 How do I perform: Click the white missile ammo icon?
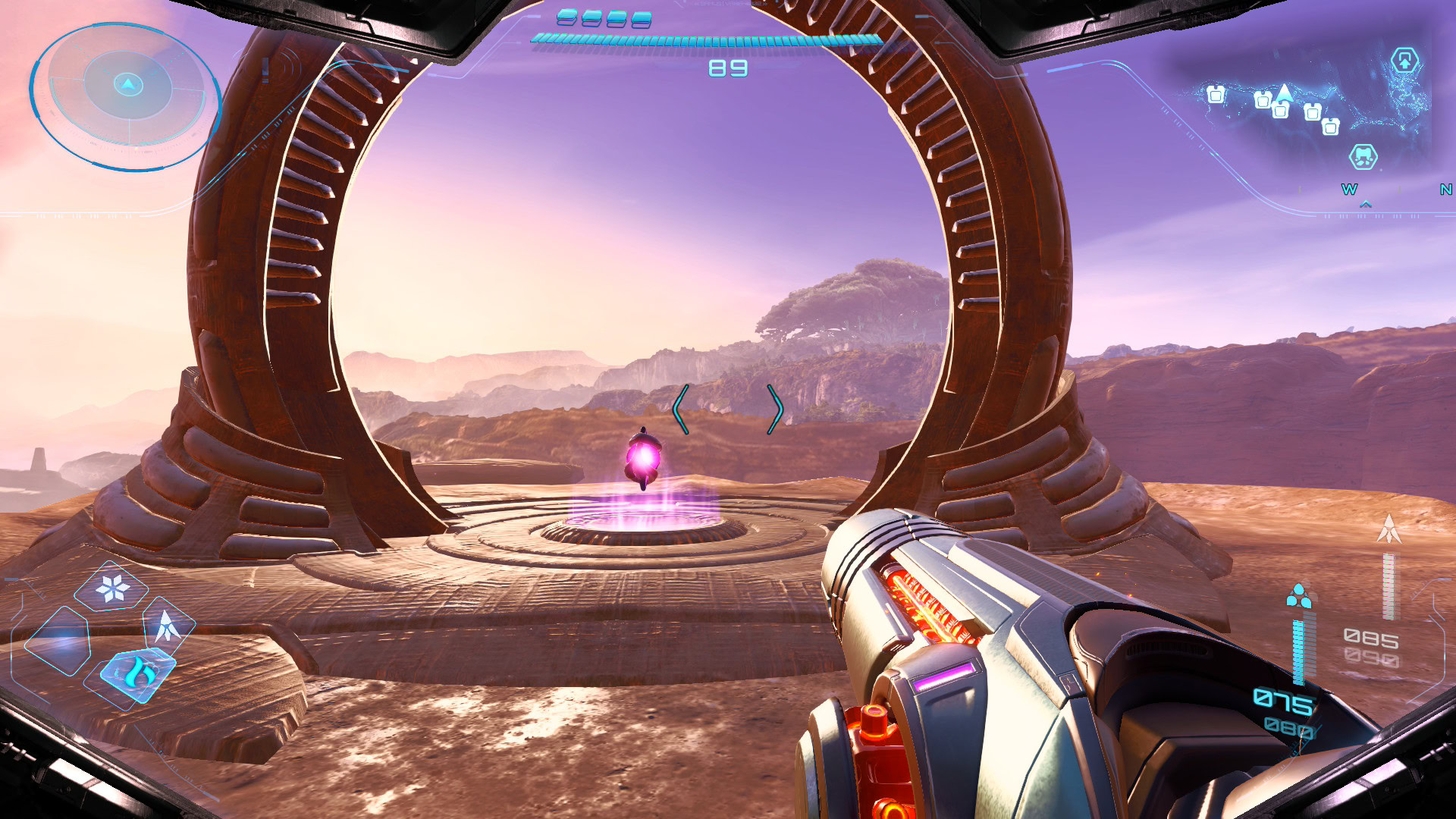point(1389,529)
